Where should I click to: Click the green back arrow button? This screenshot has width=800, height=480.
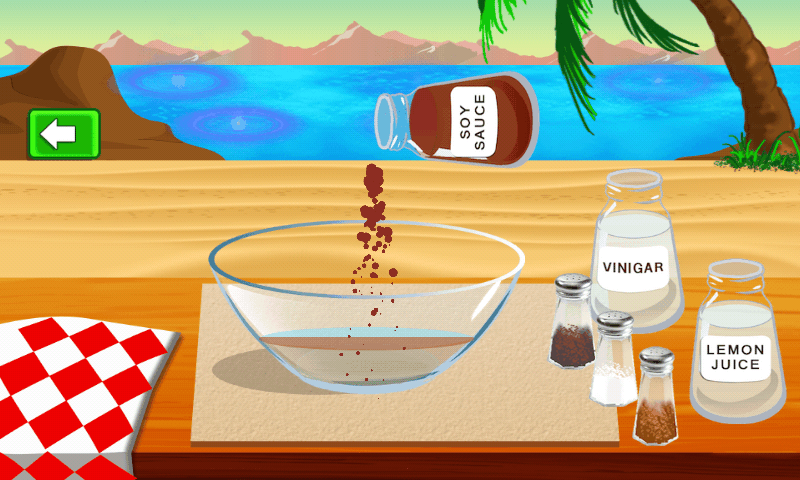(64, 134)
